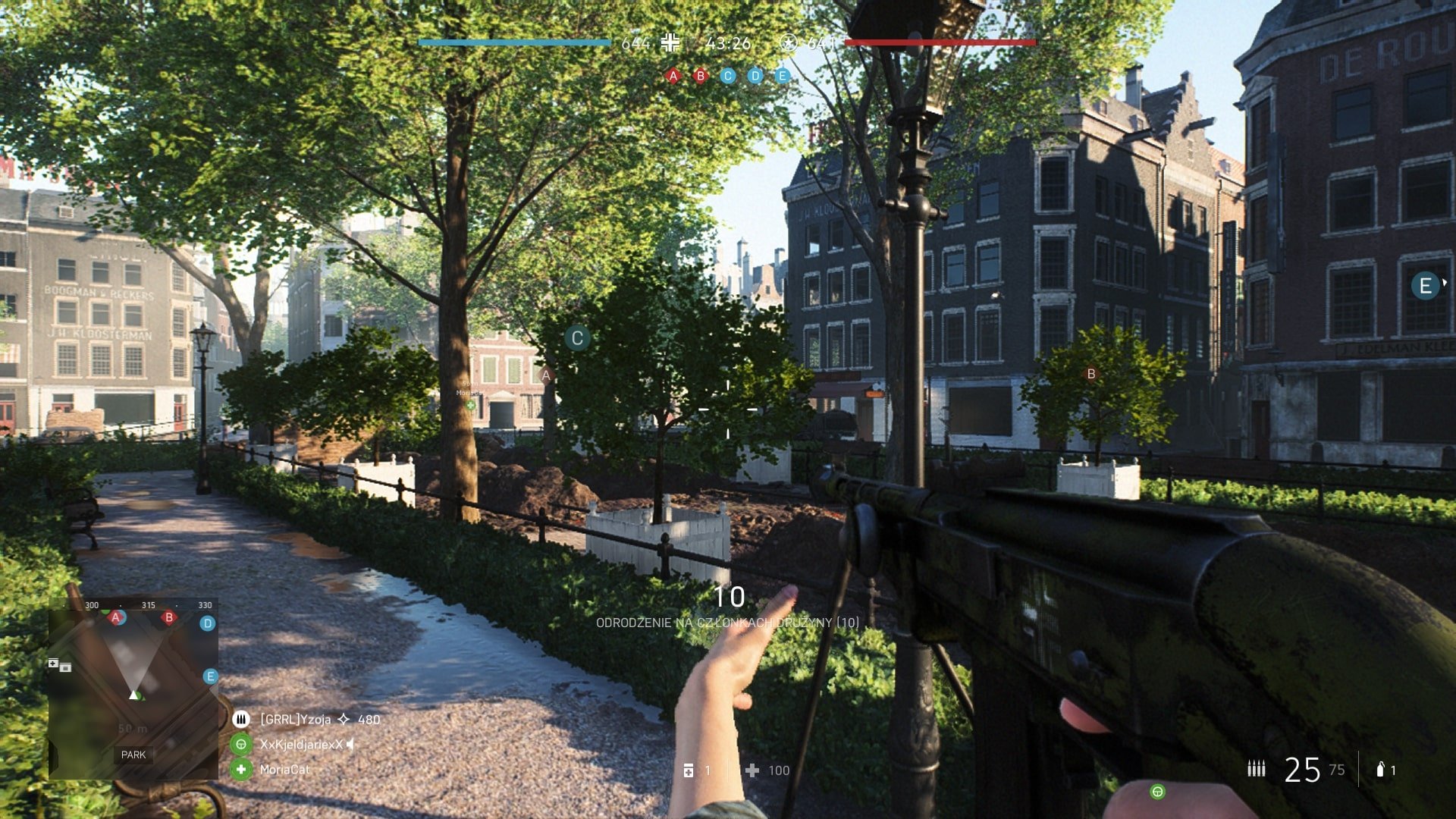The image size is (1456, 819).
Task: Select squad member [GRRL]Yzoja
Action: (296, 719)
